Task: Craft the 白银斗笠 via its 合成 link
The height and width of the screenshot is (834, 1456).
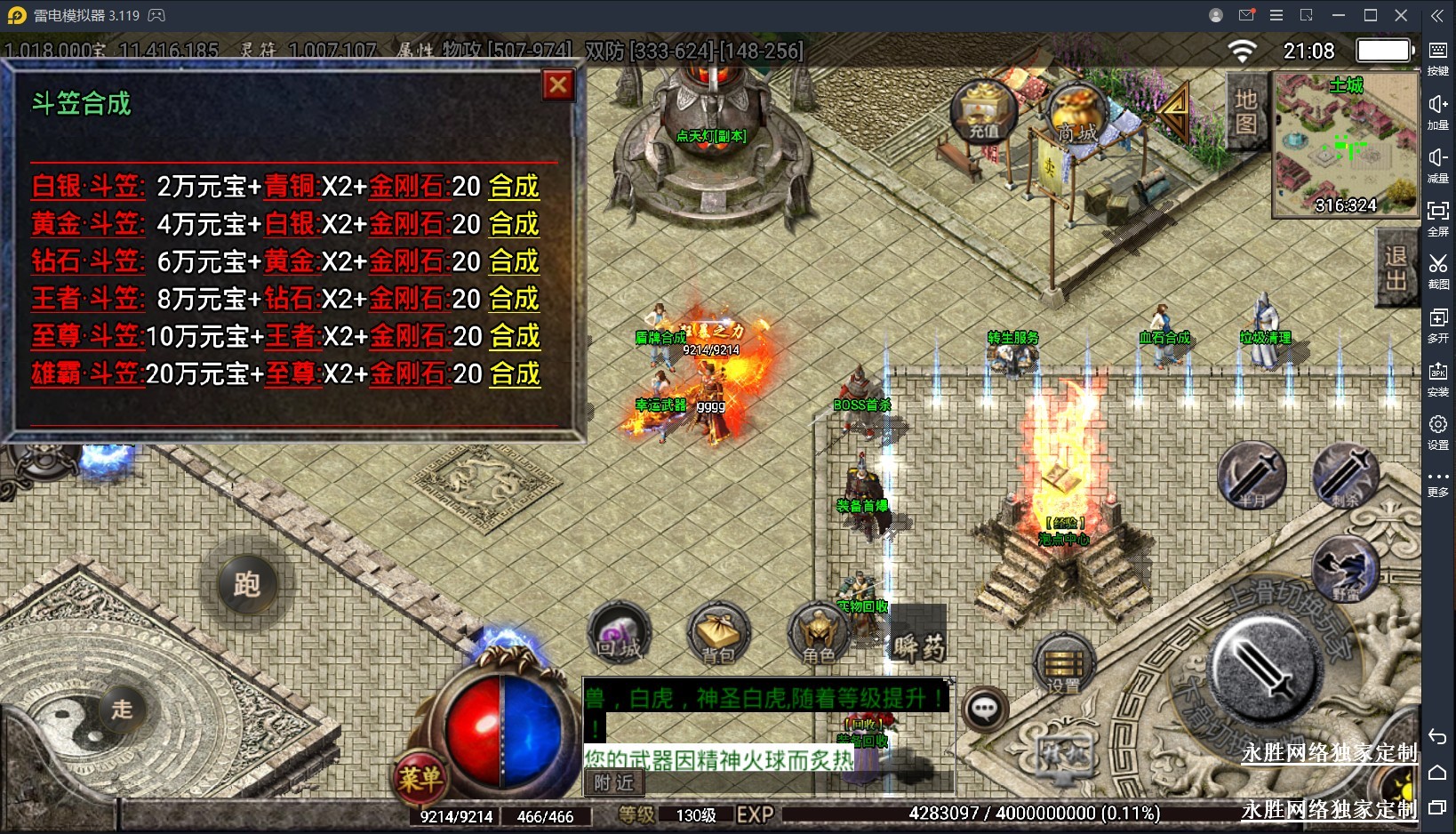Action: point(514,187)
